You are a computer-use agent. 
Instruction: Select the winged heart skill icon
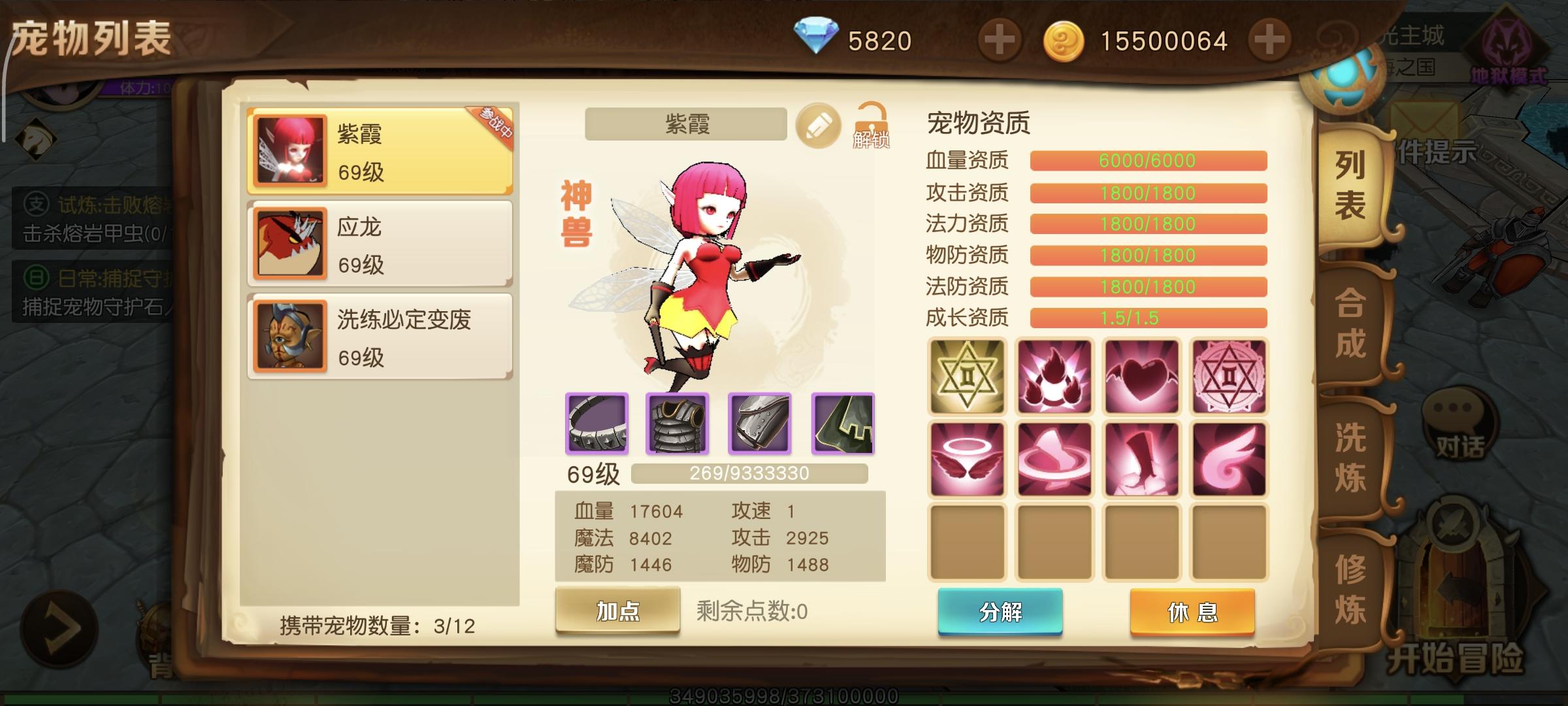pos(1141,375)
